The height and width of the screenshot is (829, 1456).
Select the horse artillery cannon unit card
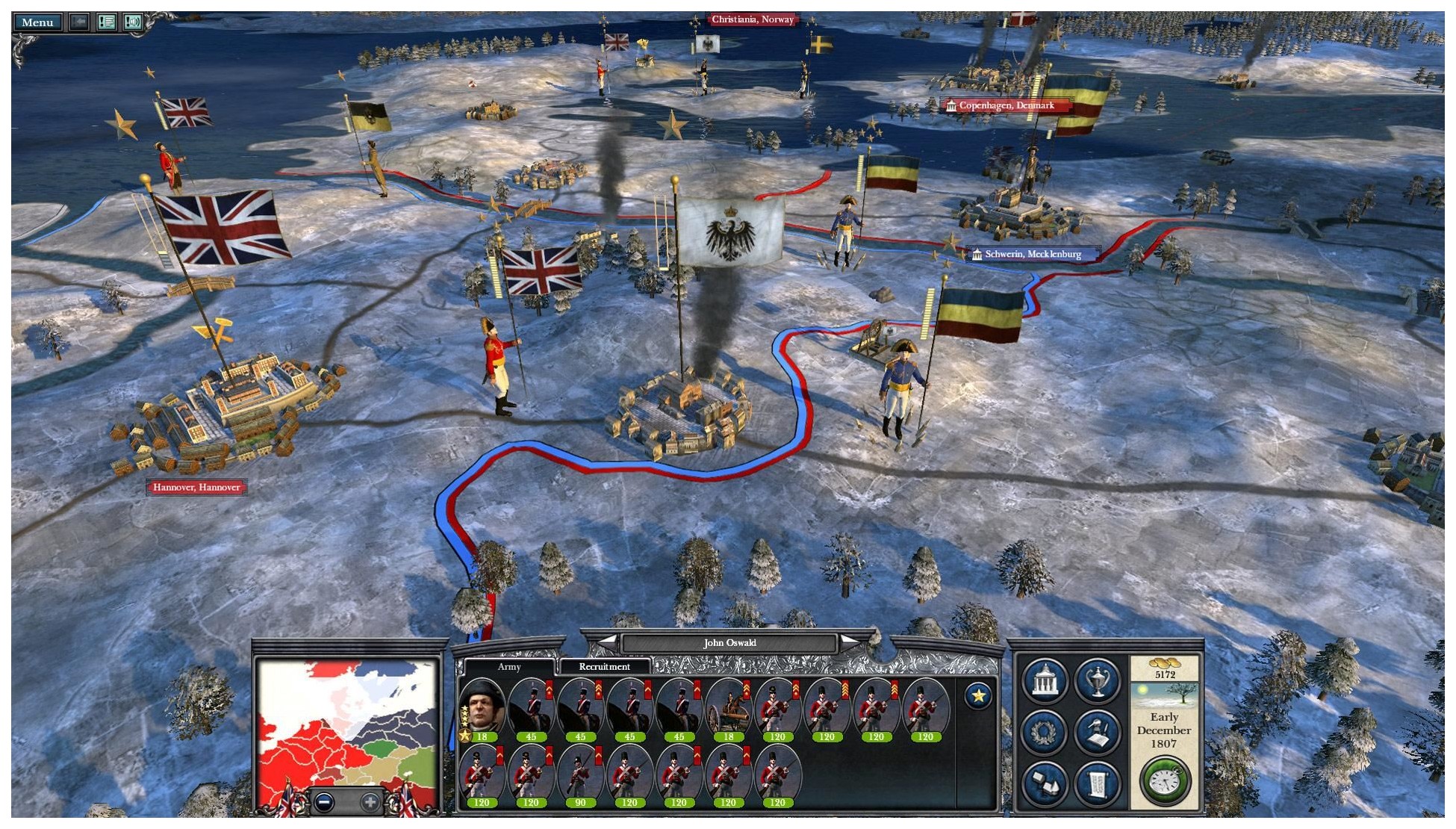coord(728,711)
